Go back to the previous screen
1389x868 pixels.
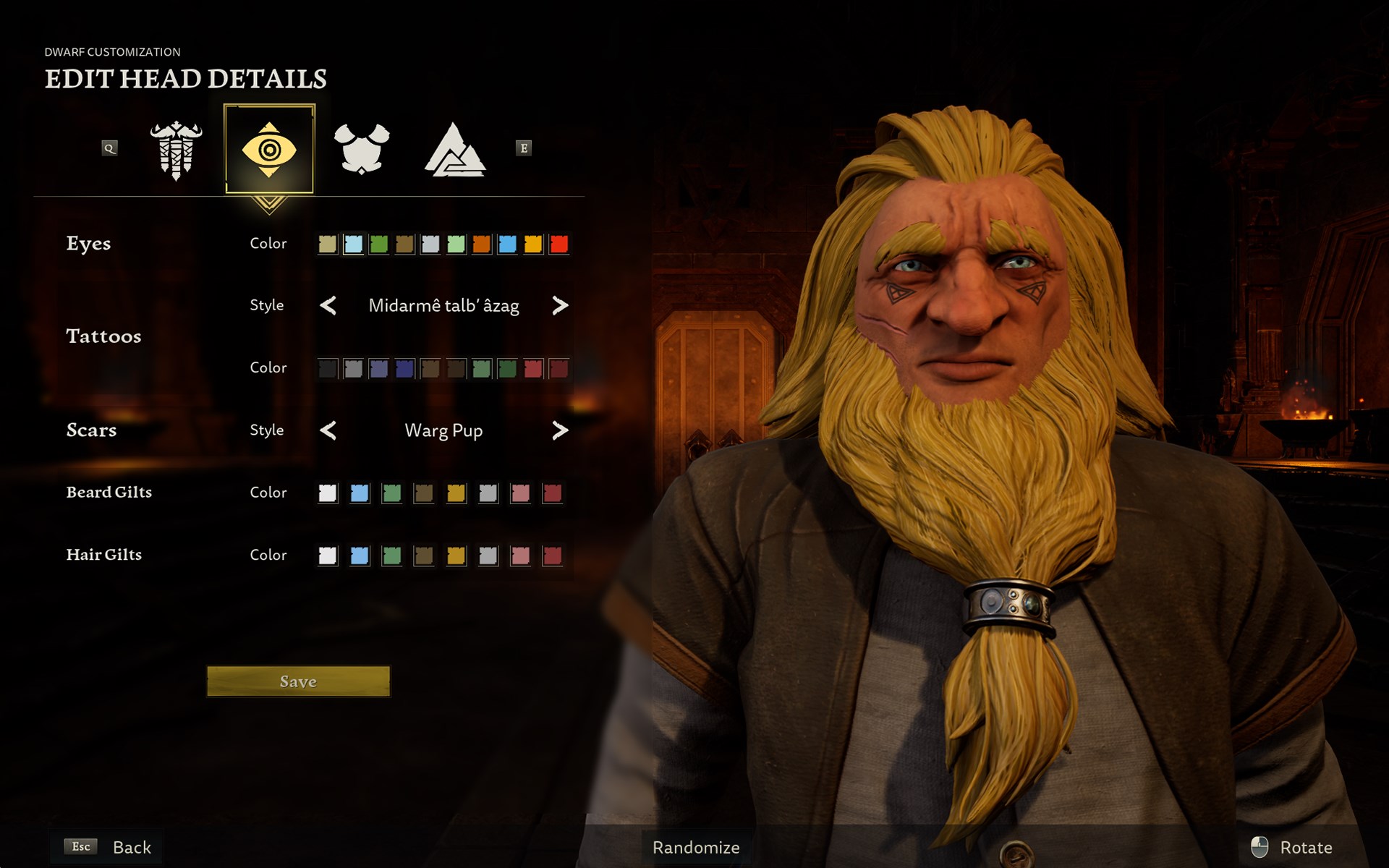tap(109, 847)
